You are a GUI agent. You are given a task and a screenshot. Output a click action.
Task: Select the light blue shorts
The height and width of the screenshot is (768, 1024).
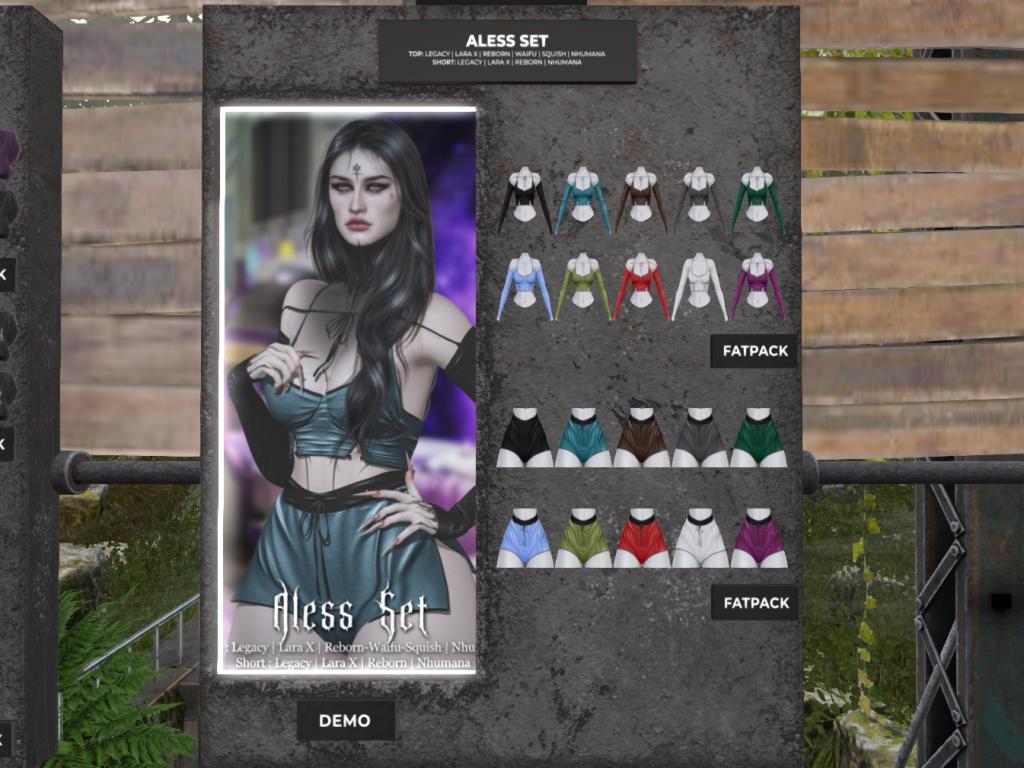click(x=525, y=539)
